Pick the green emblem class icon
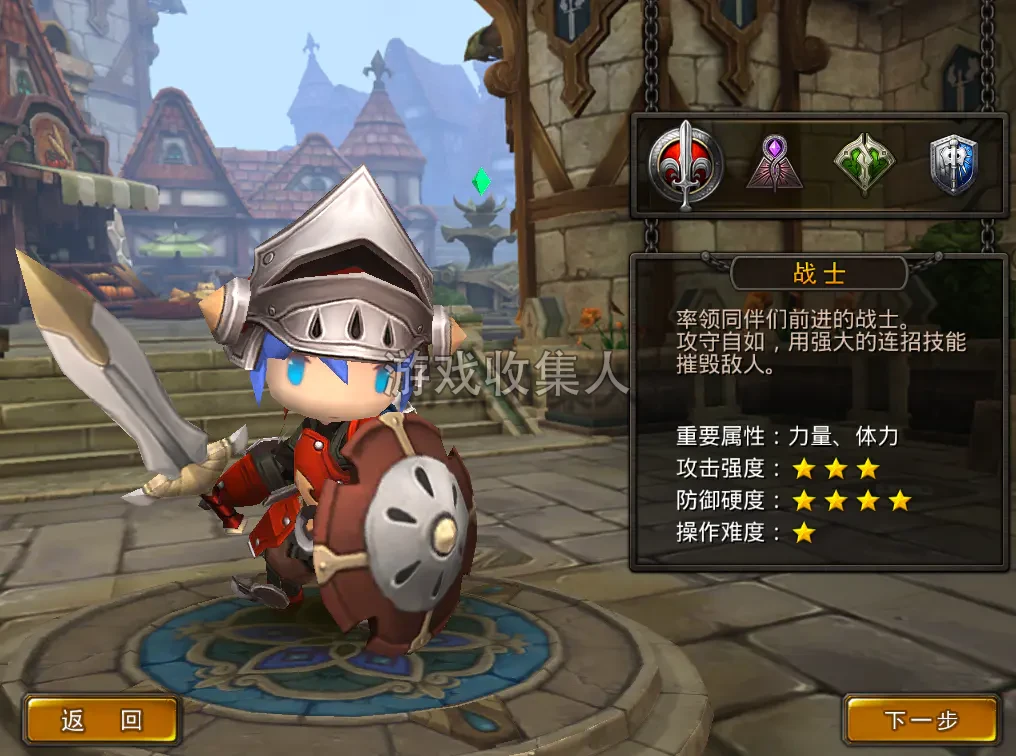Image resolution: width=1016 pixels, height=756 pixels. click(864, 163)
